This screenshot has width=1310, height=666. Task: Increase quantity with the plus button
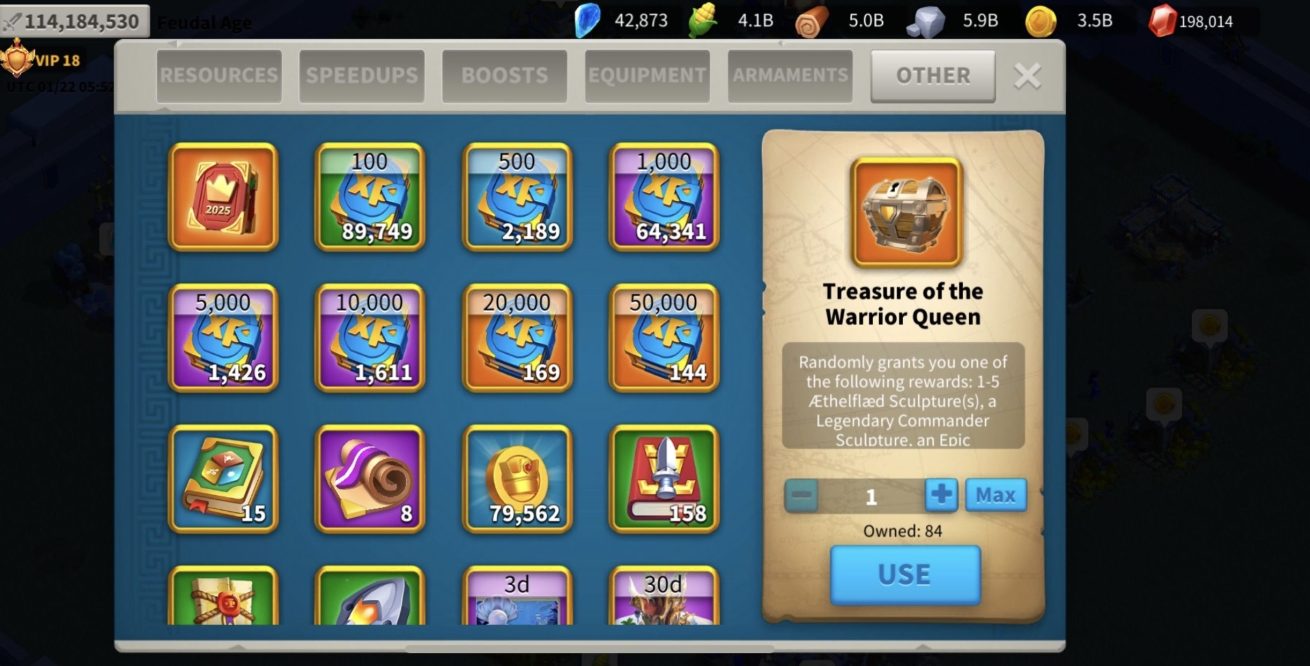point(941,495)
